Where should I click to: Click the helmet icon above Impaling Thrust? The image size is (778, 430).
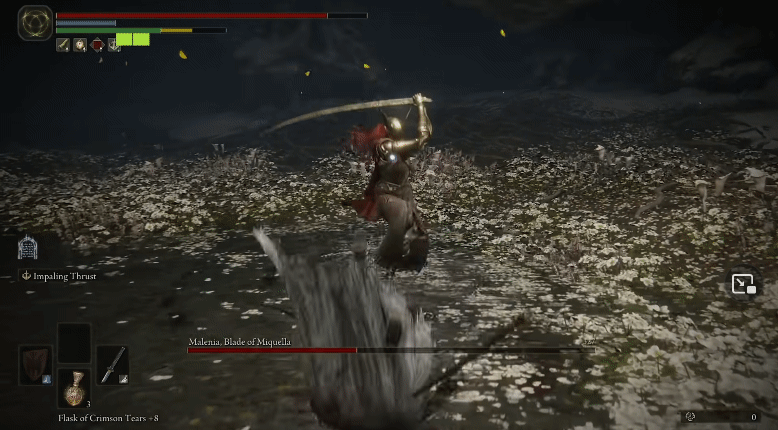(28, 249)
